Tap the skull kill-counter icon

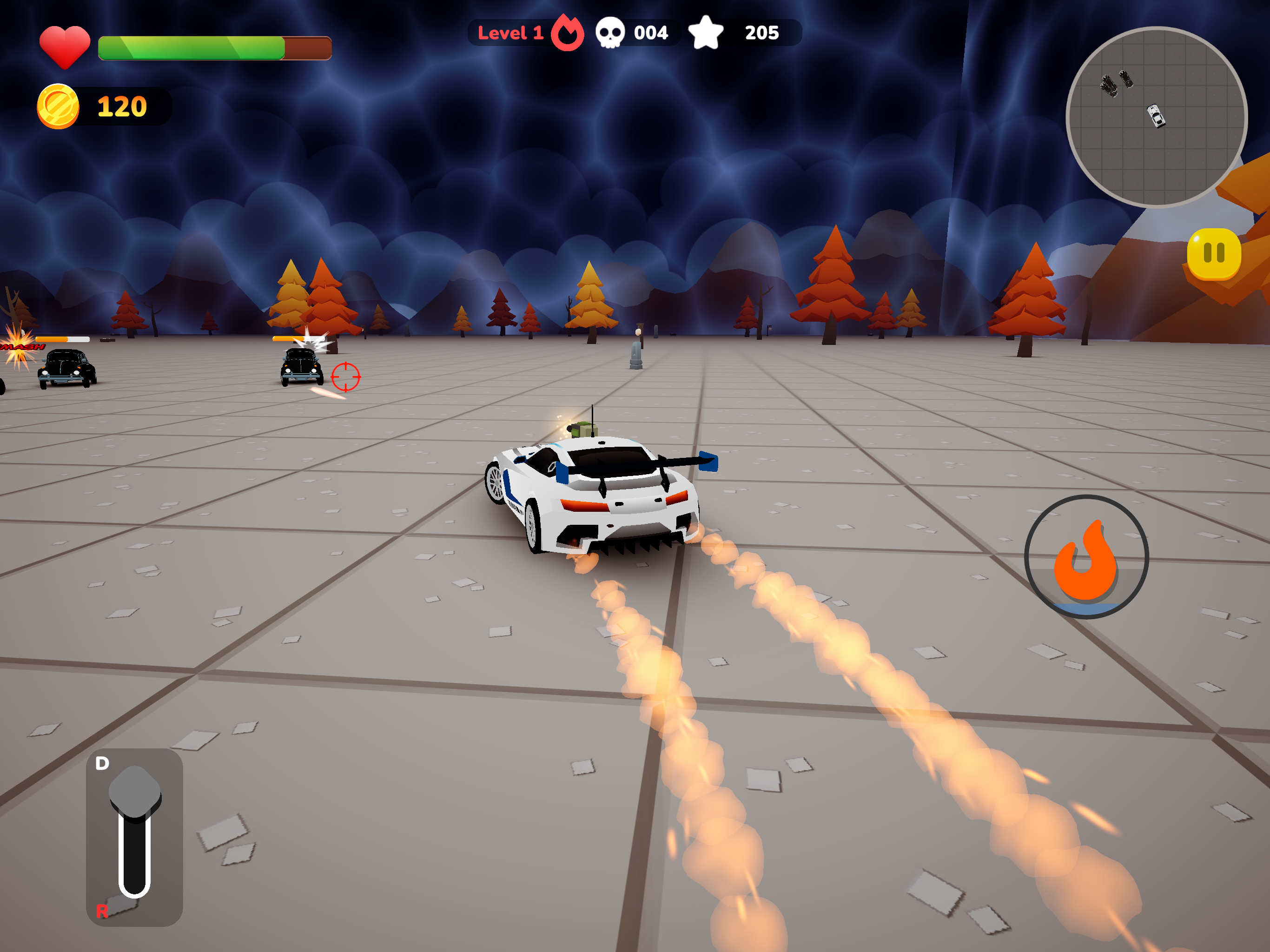611,32
